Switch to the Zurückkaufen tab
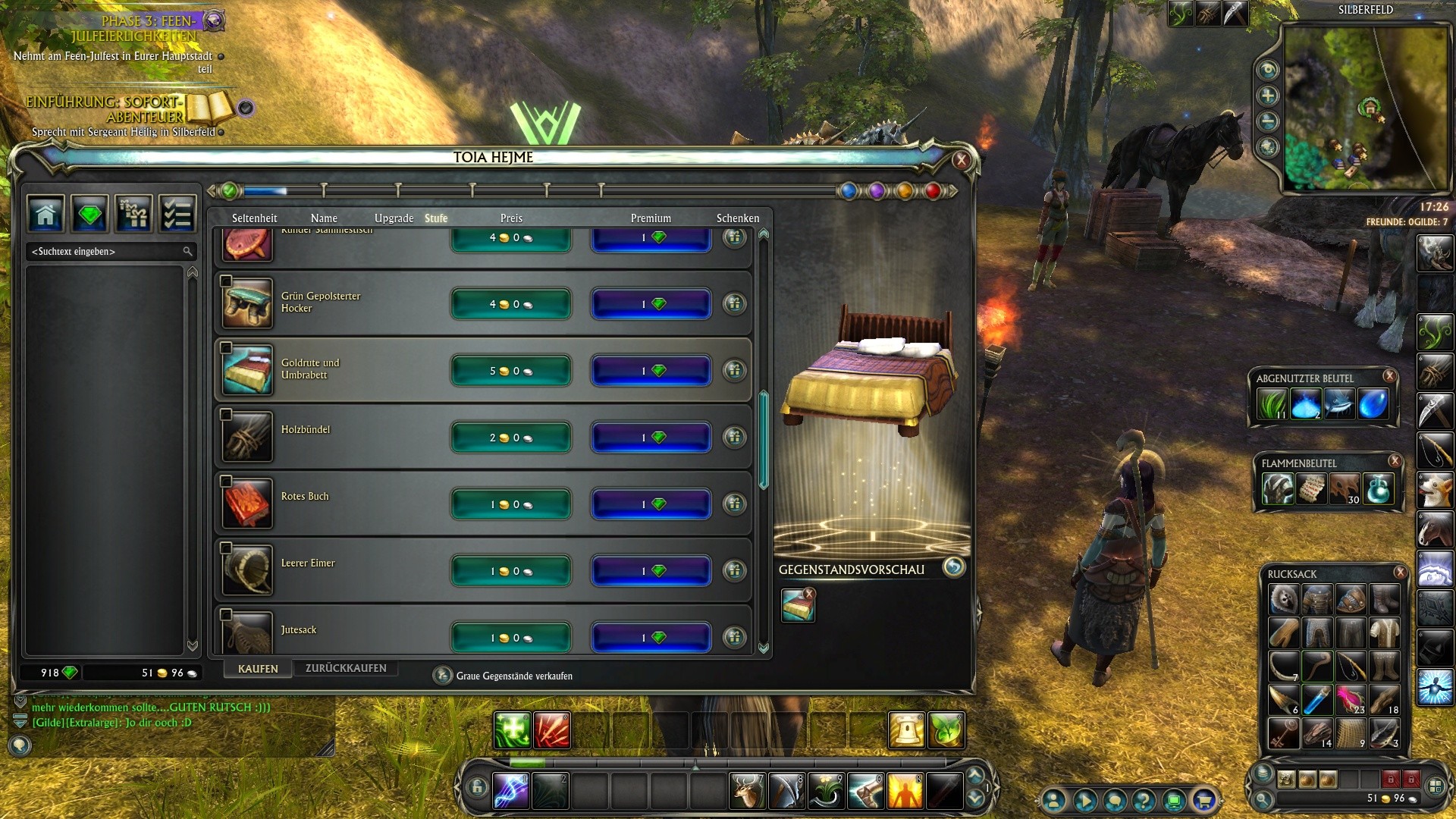The width and height of the screenshot is (1456, 819). coord(346,668)
